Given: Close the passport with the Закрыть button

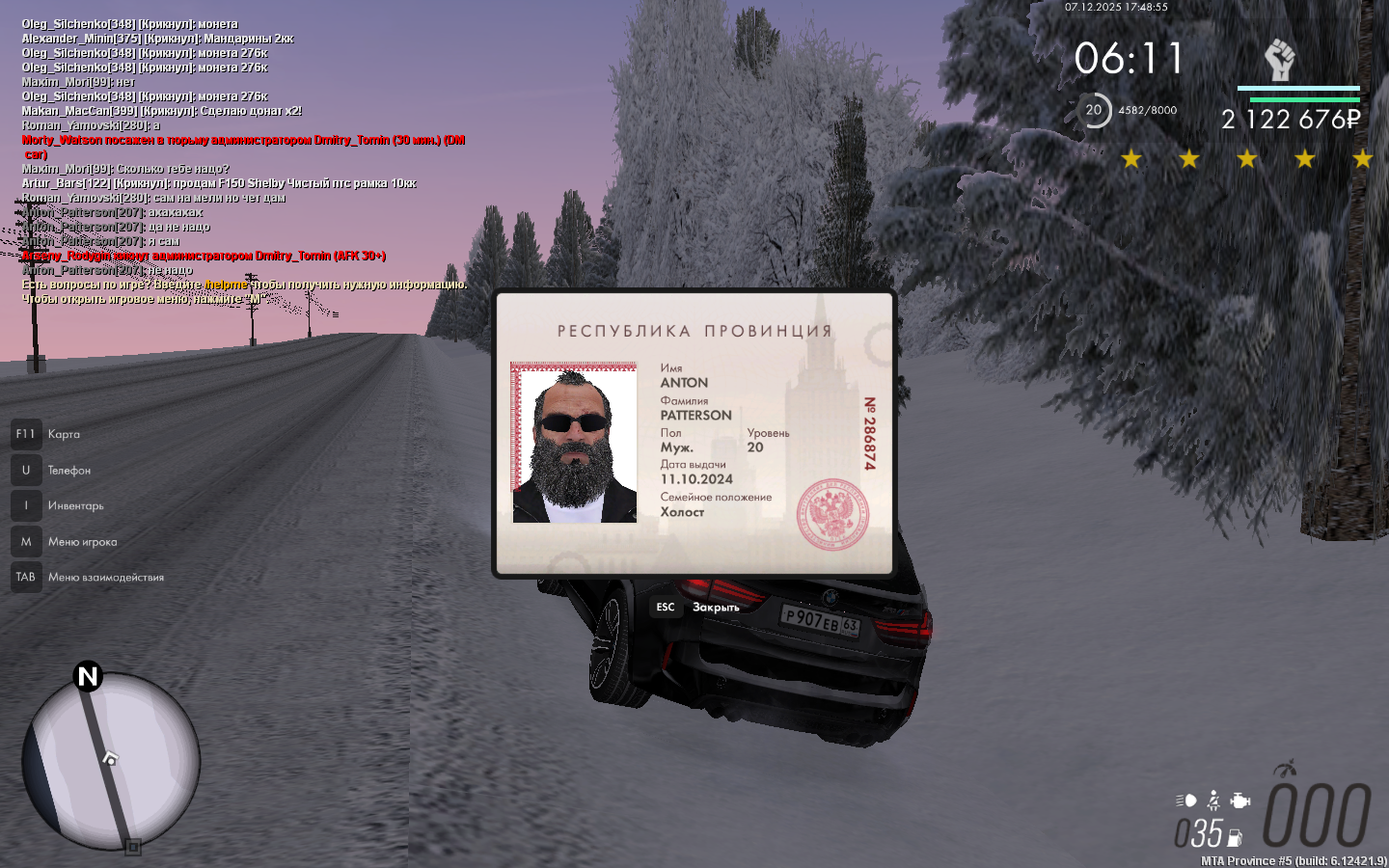Looking at the screenshot, I should point(715,607).
